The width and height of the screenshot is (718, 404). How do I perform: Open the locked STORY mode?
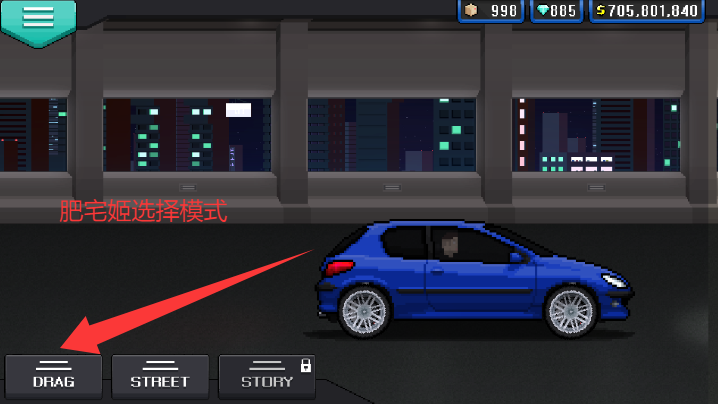(267, 373)
